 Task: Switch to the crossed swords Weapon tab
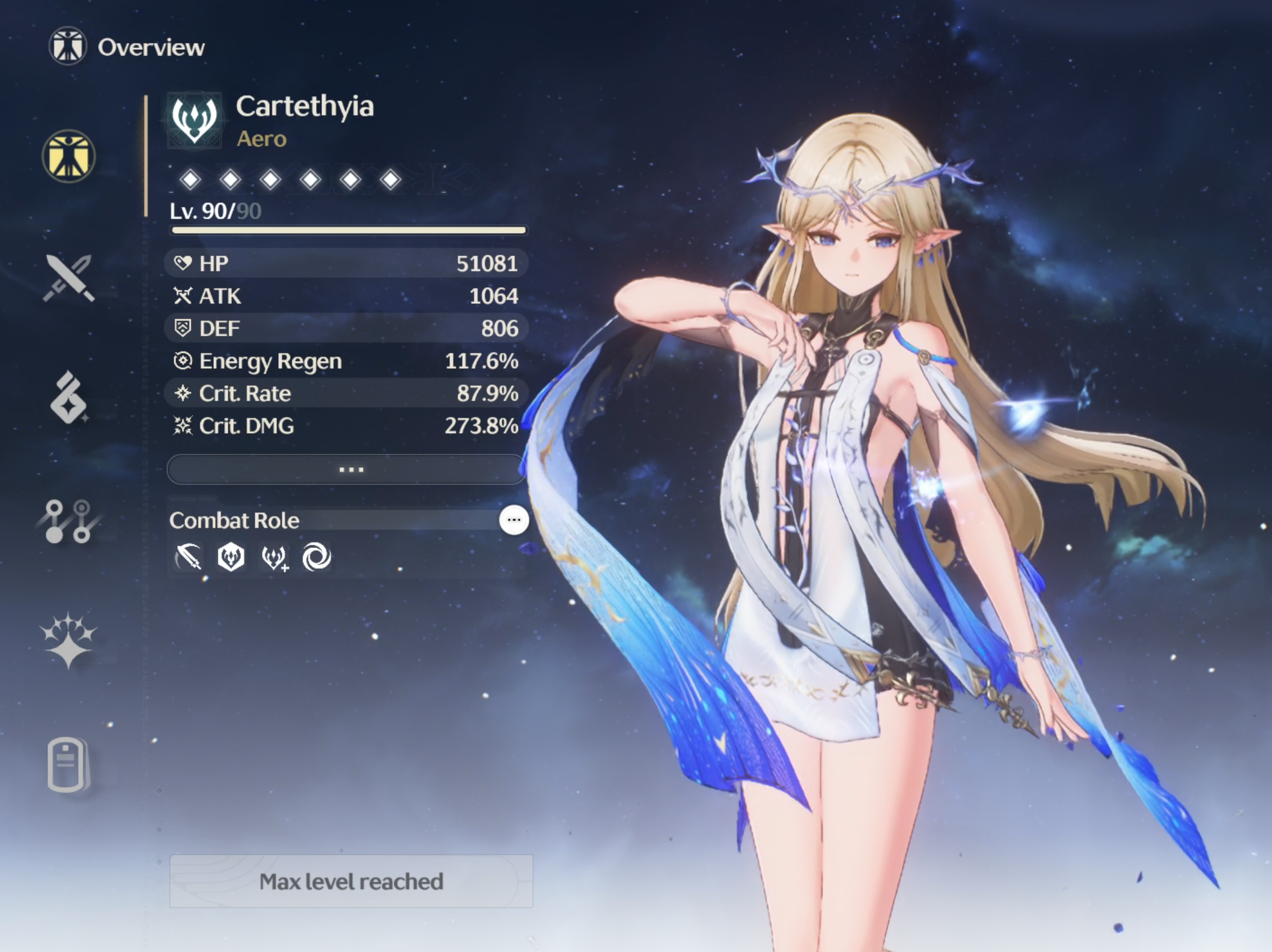pos(68,277)
